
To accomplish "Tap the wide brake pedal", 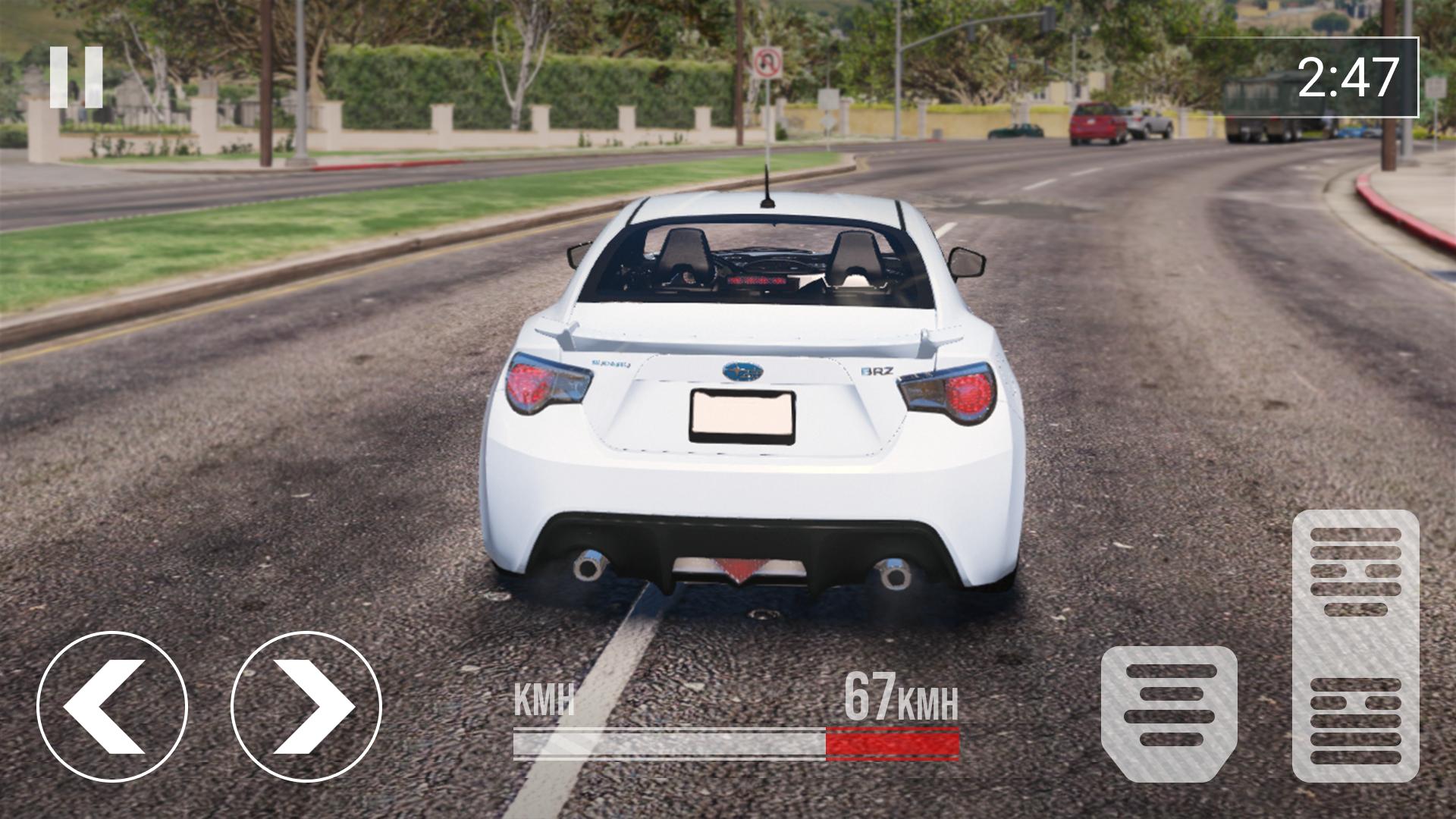I will pyautogui.click(x=1169, y=713).
